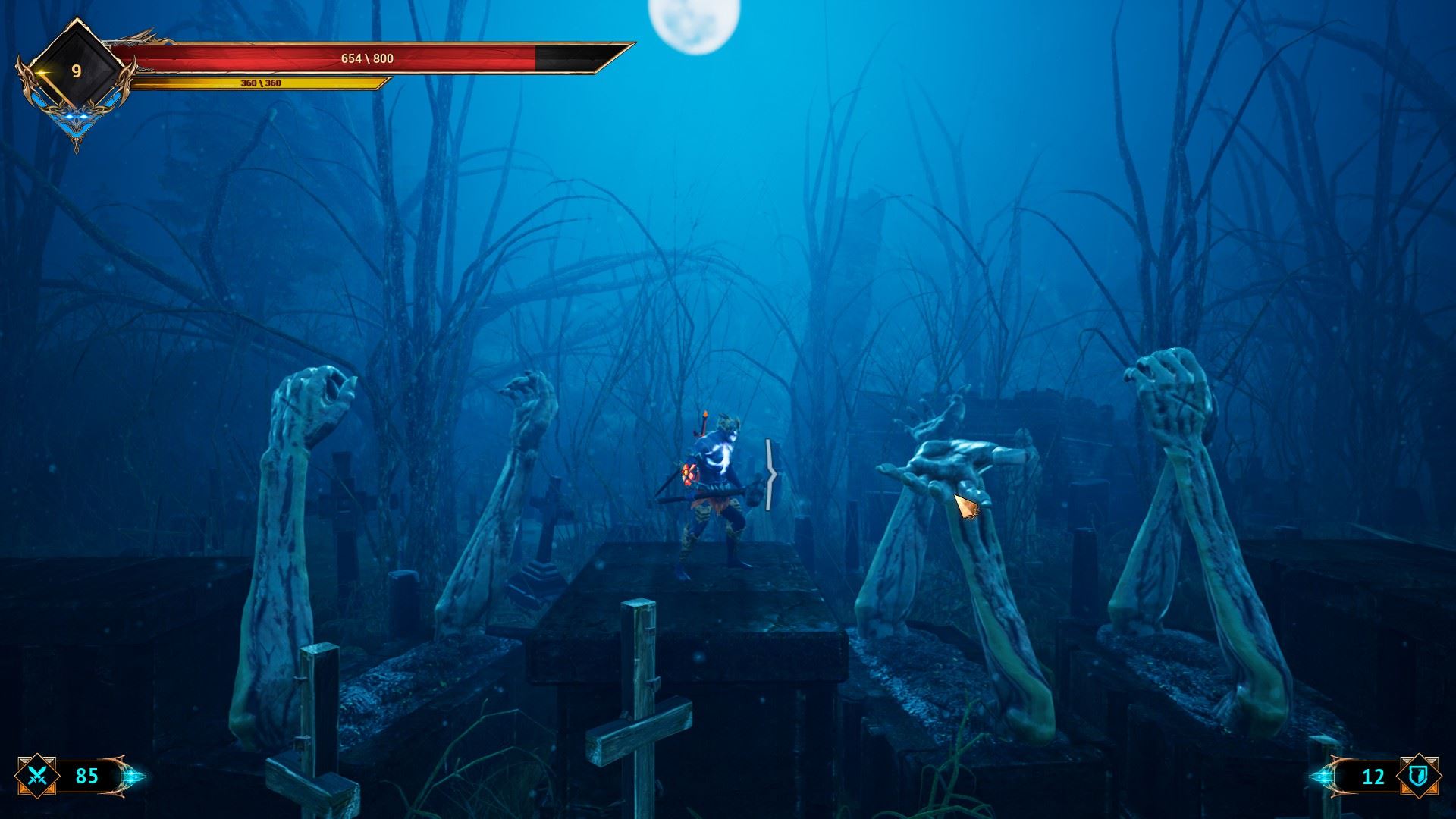Click the level 9 diamond emblem
The image size is (1456, 819).
pos(76,71)
